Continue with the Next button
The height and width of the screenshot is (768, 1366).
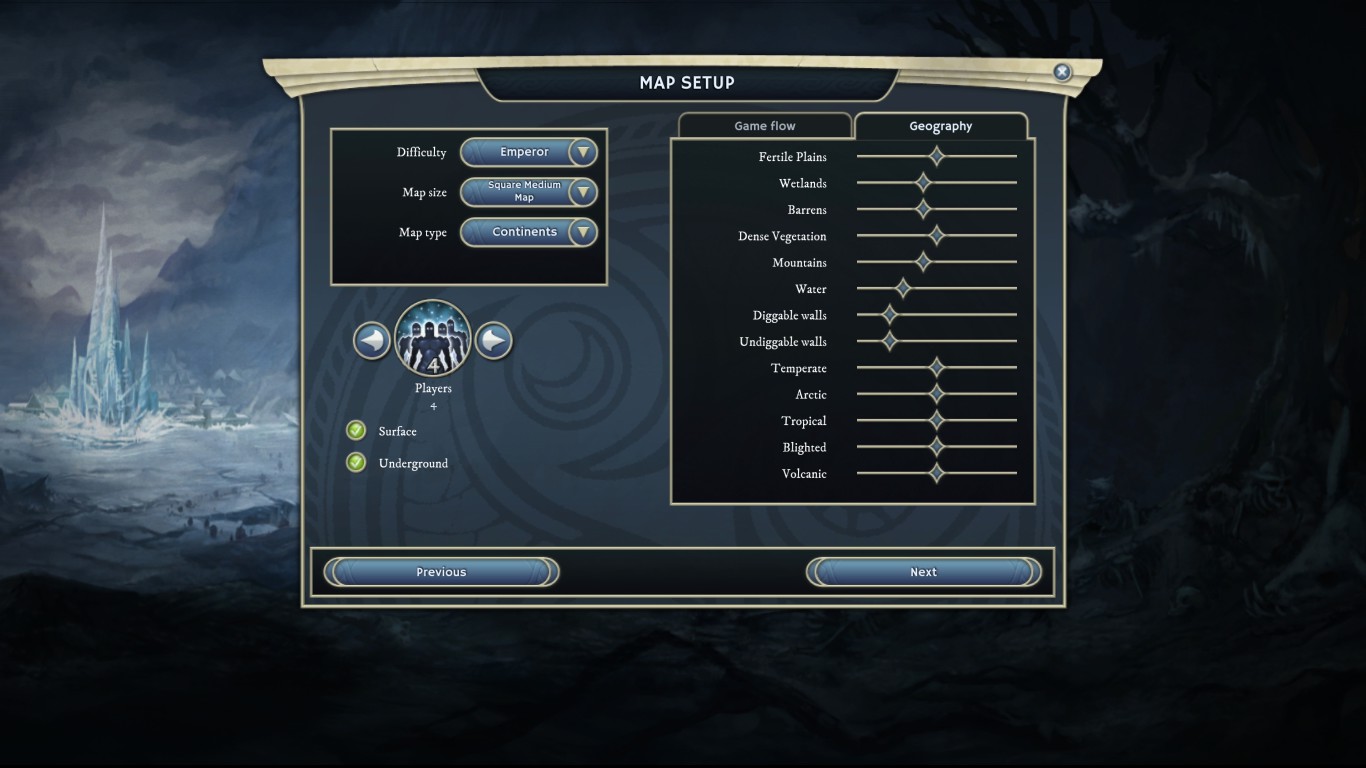923,572
